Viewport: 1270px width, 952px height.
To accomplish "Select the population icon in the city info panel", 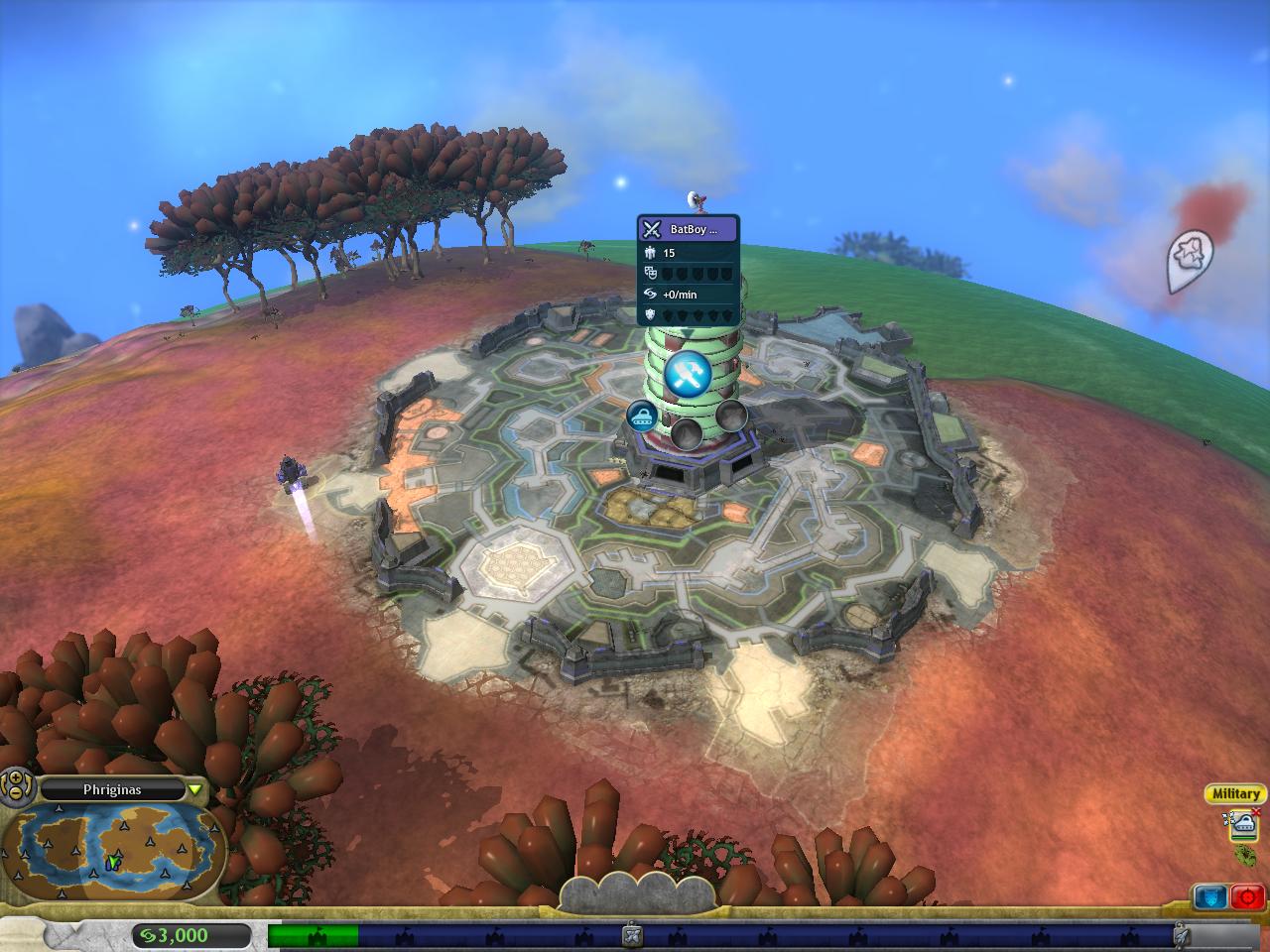I will (x=651, y=253).
